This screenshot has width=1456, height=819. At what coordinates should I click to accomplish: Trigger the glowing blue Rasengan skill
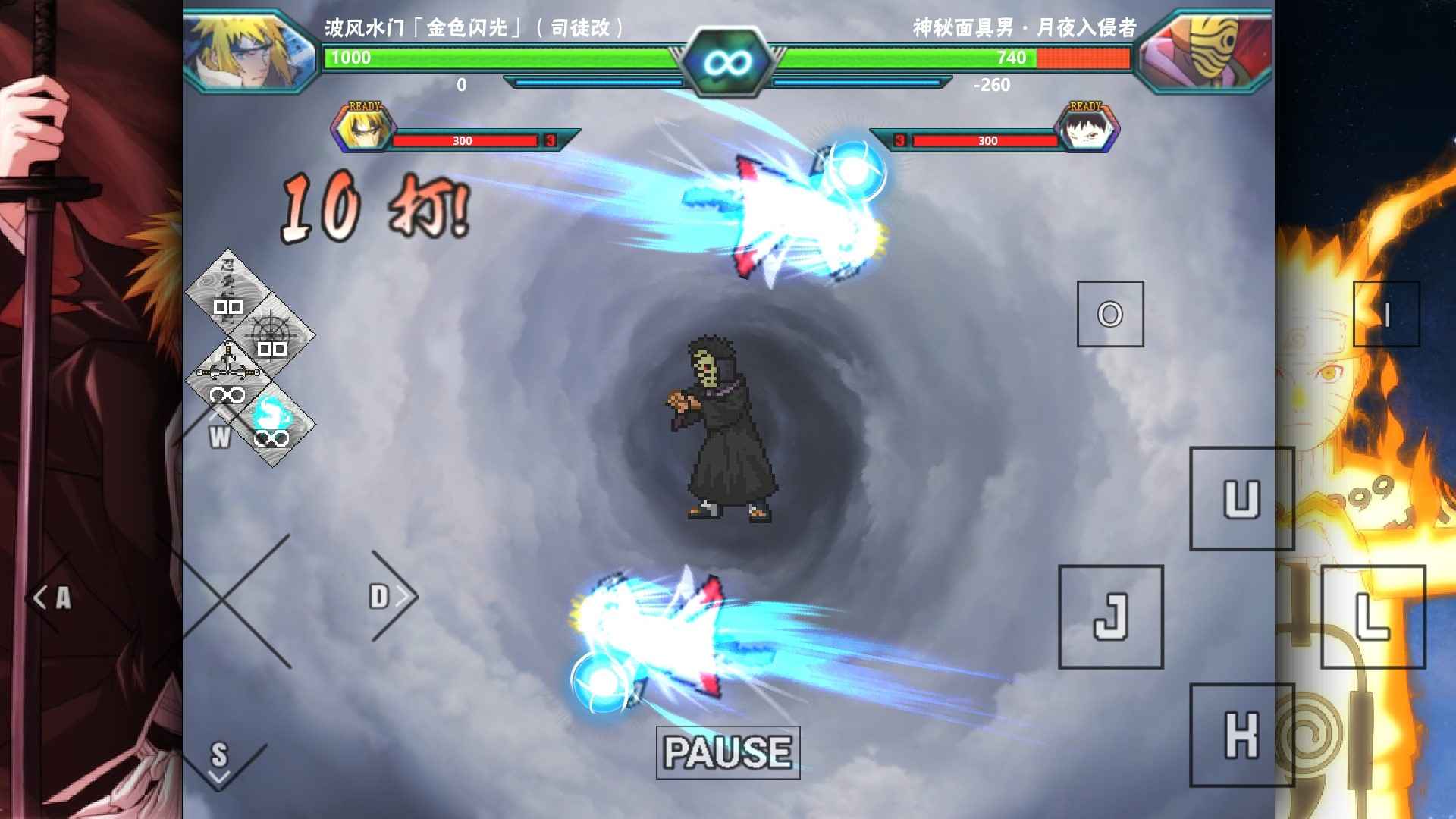click(272, 416)
